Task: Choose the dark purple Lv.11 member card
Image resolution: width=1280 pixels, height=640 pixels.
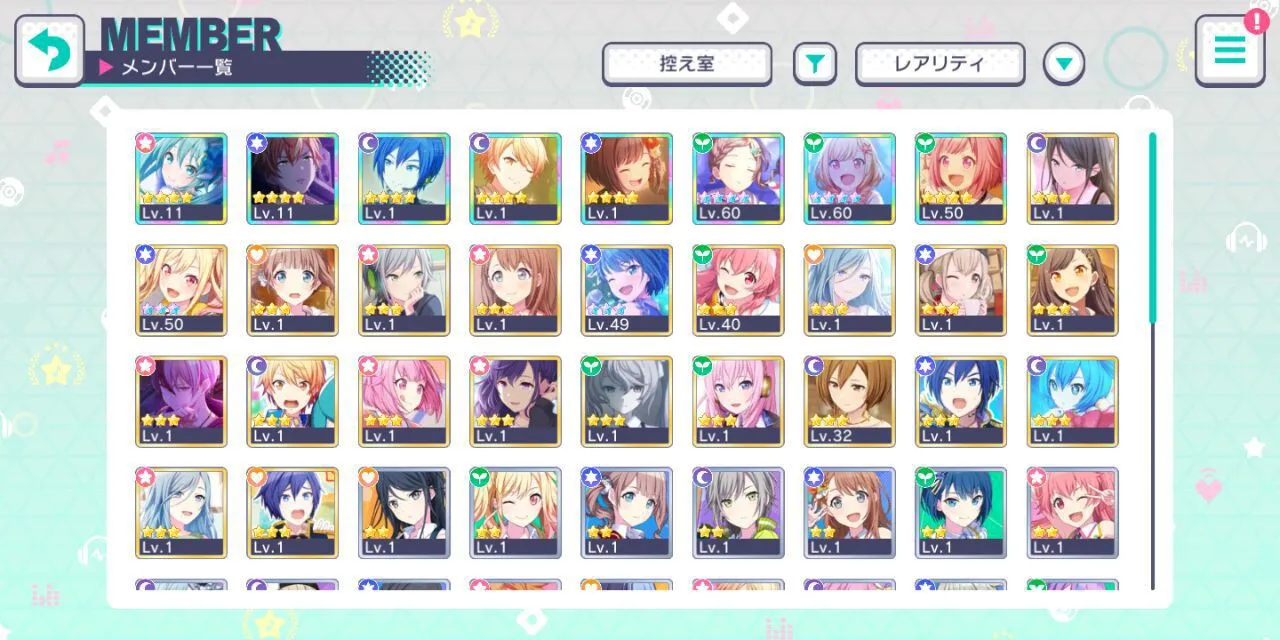Action: pos(293,178)
